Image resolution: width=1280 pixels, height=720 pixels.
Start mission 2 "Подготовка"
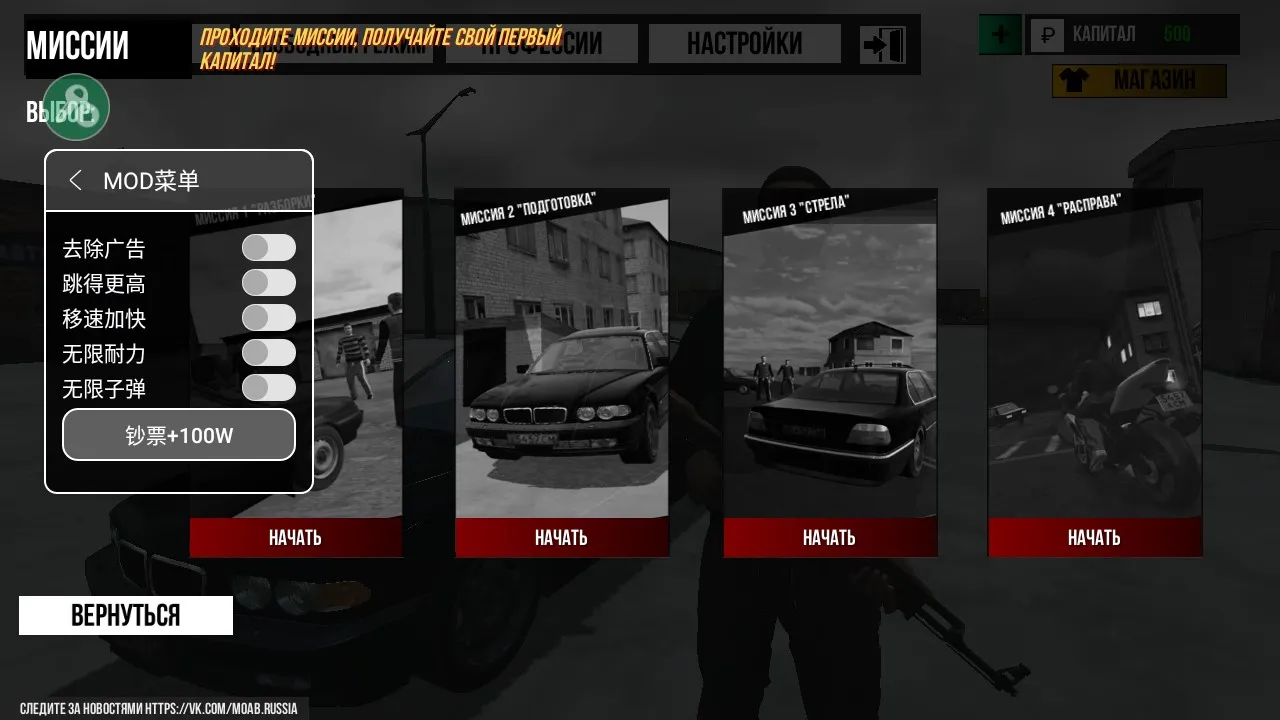click(x=561, y=538)
